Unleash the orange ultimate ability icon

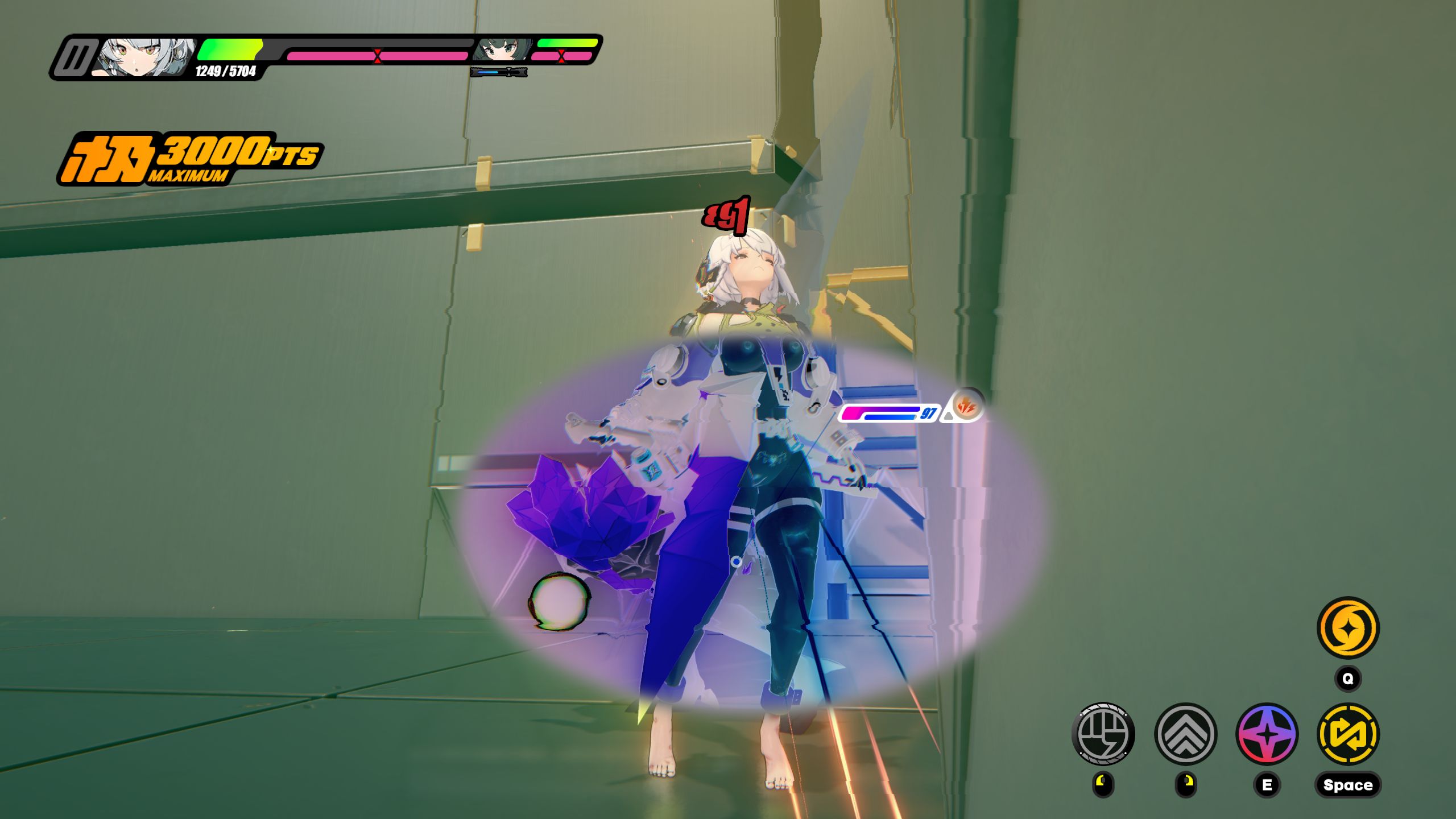point(1348,628)
